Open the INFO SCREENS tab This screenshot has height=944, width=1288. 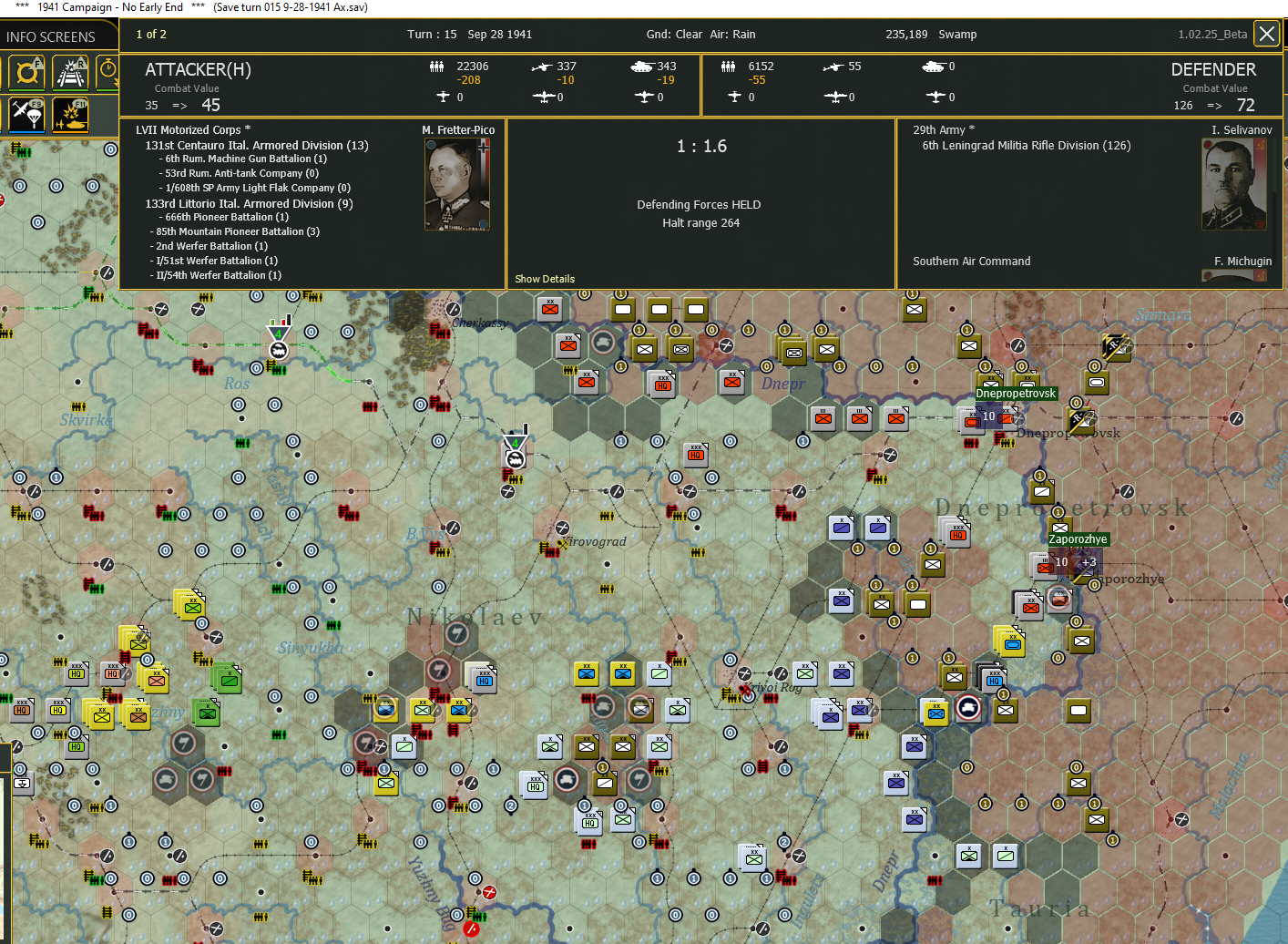tap(52, 36)
